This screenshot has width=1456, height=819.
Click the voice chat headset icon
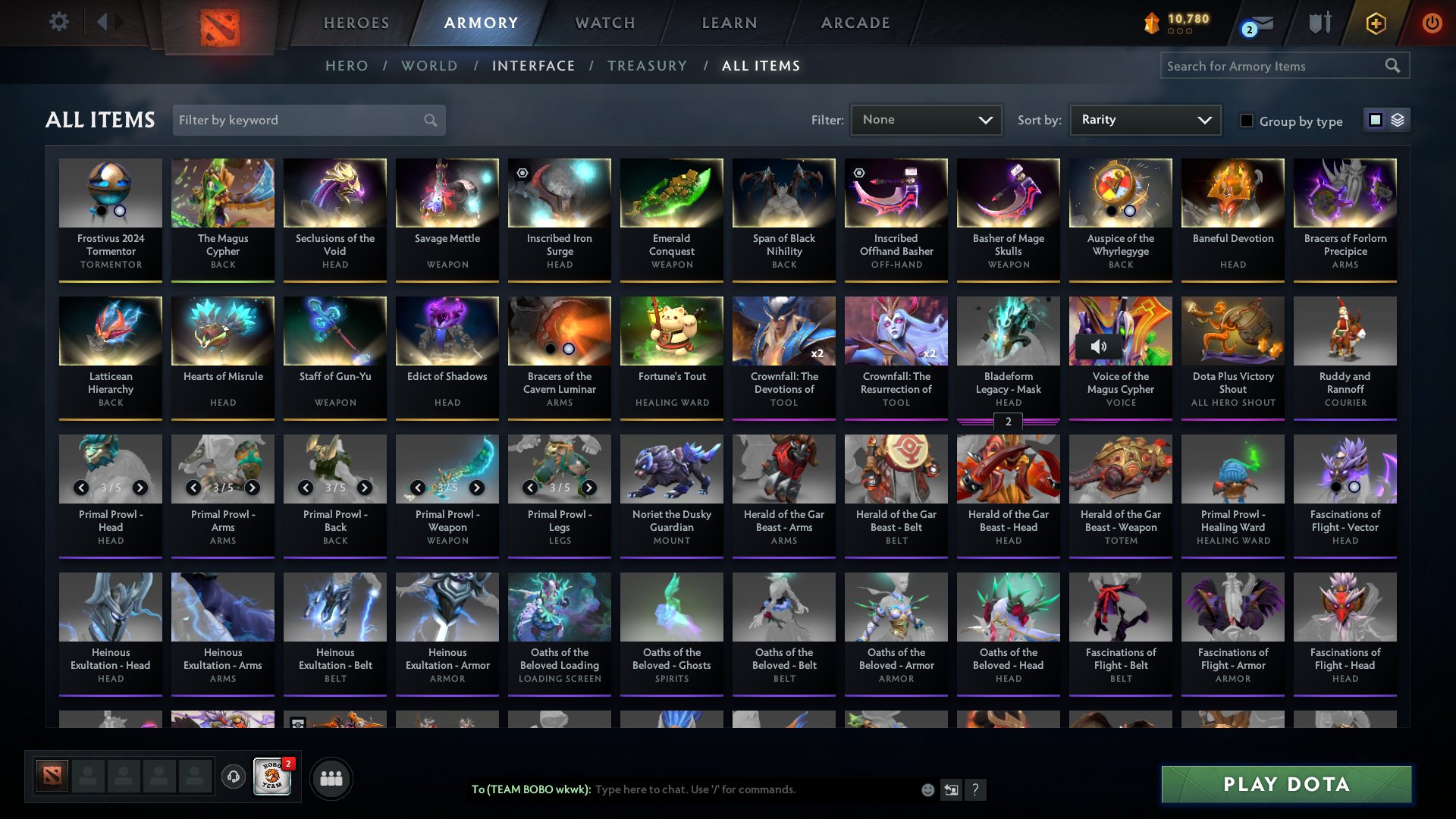[233, 777]
